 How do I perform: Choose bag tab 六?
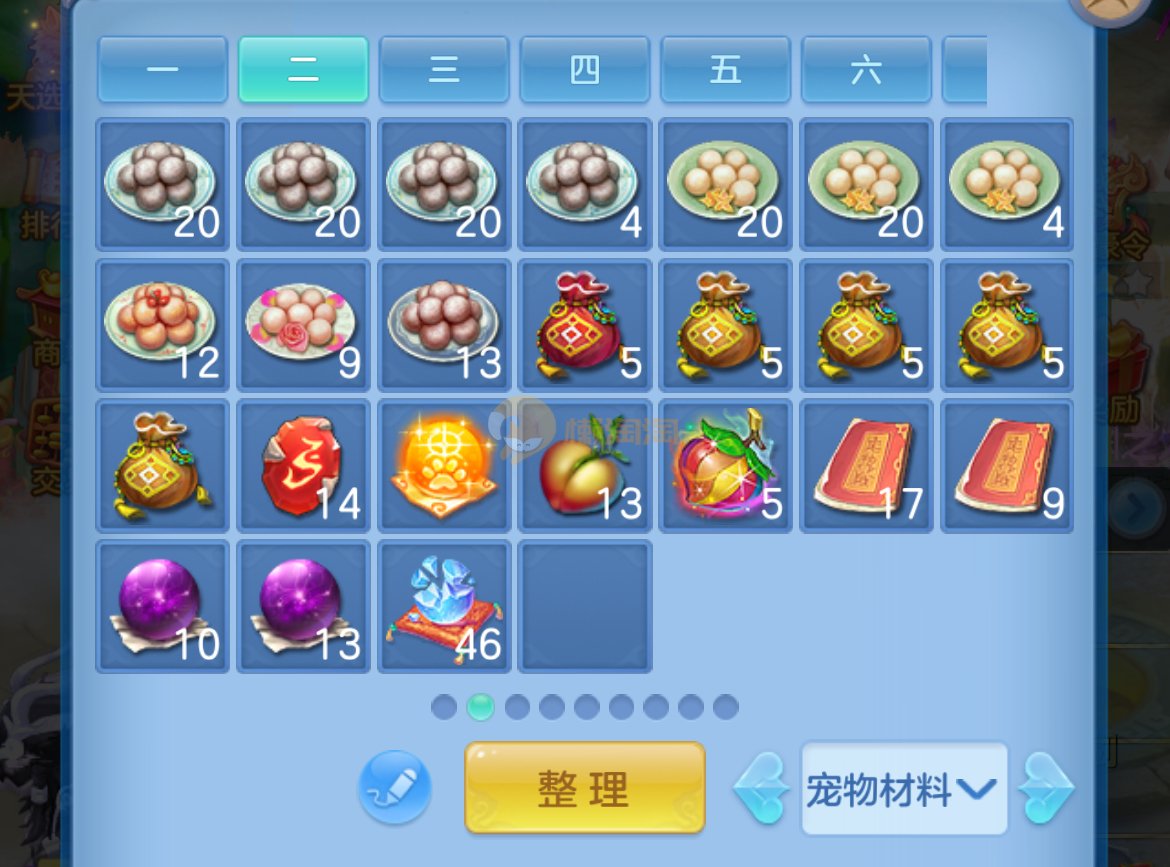866,70
